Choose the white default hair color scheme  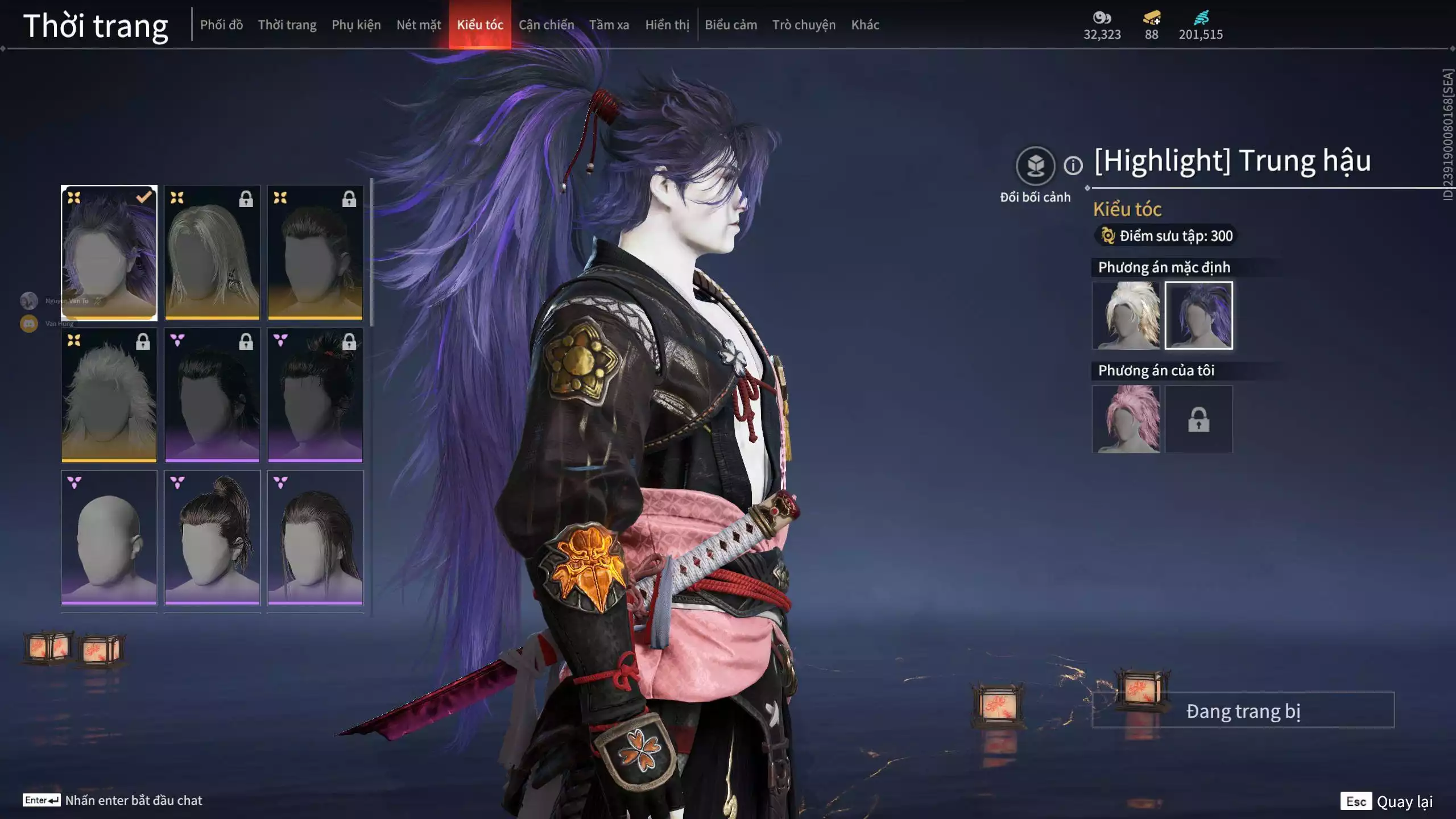(x=1126, y=316)
